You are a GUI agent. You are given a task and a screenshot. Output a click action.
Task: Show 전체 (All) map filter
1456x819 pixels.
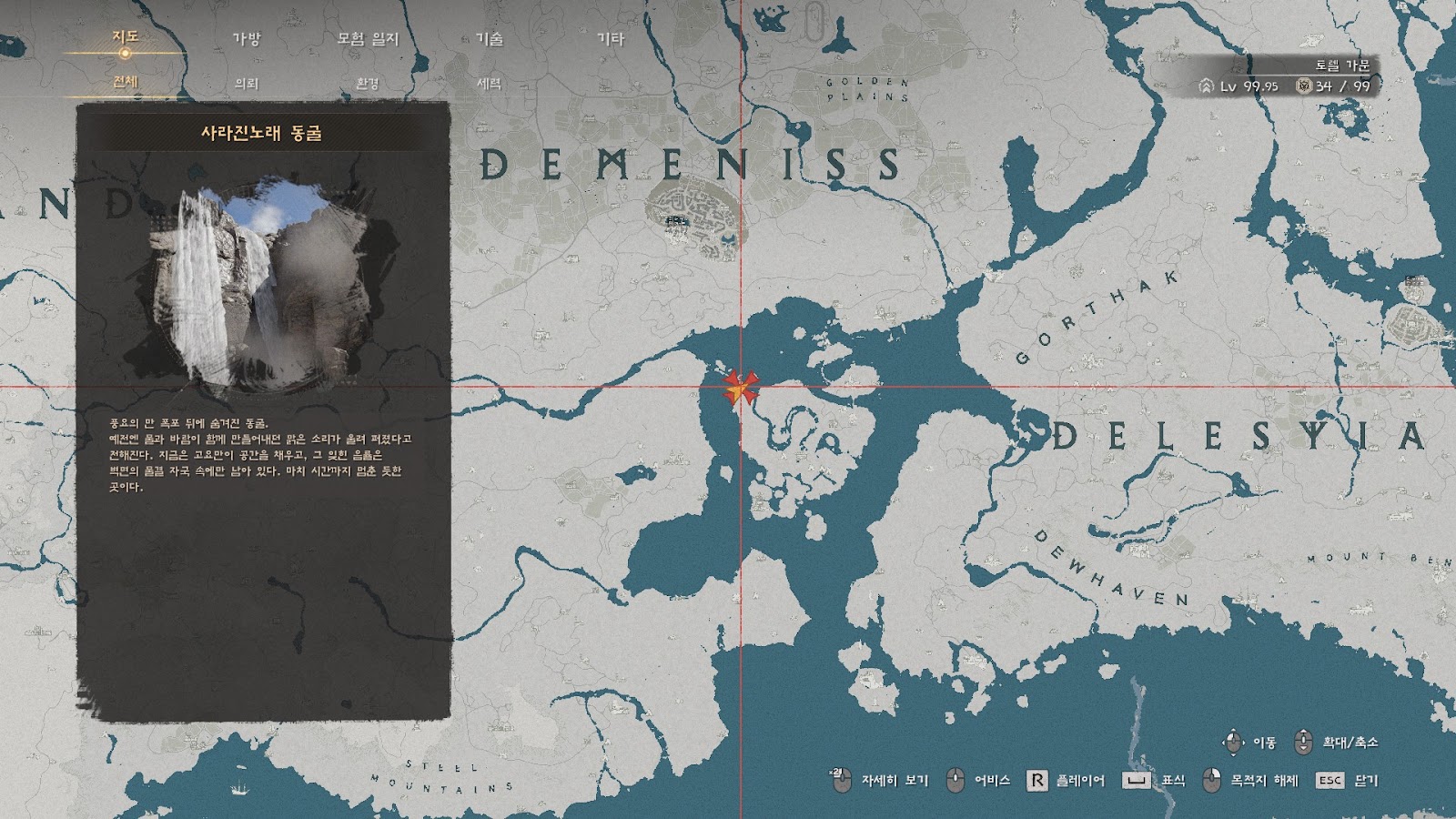(125, 82)
